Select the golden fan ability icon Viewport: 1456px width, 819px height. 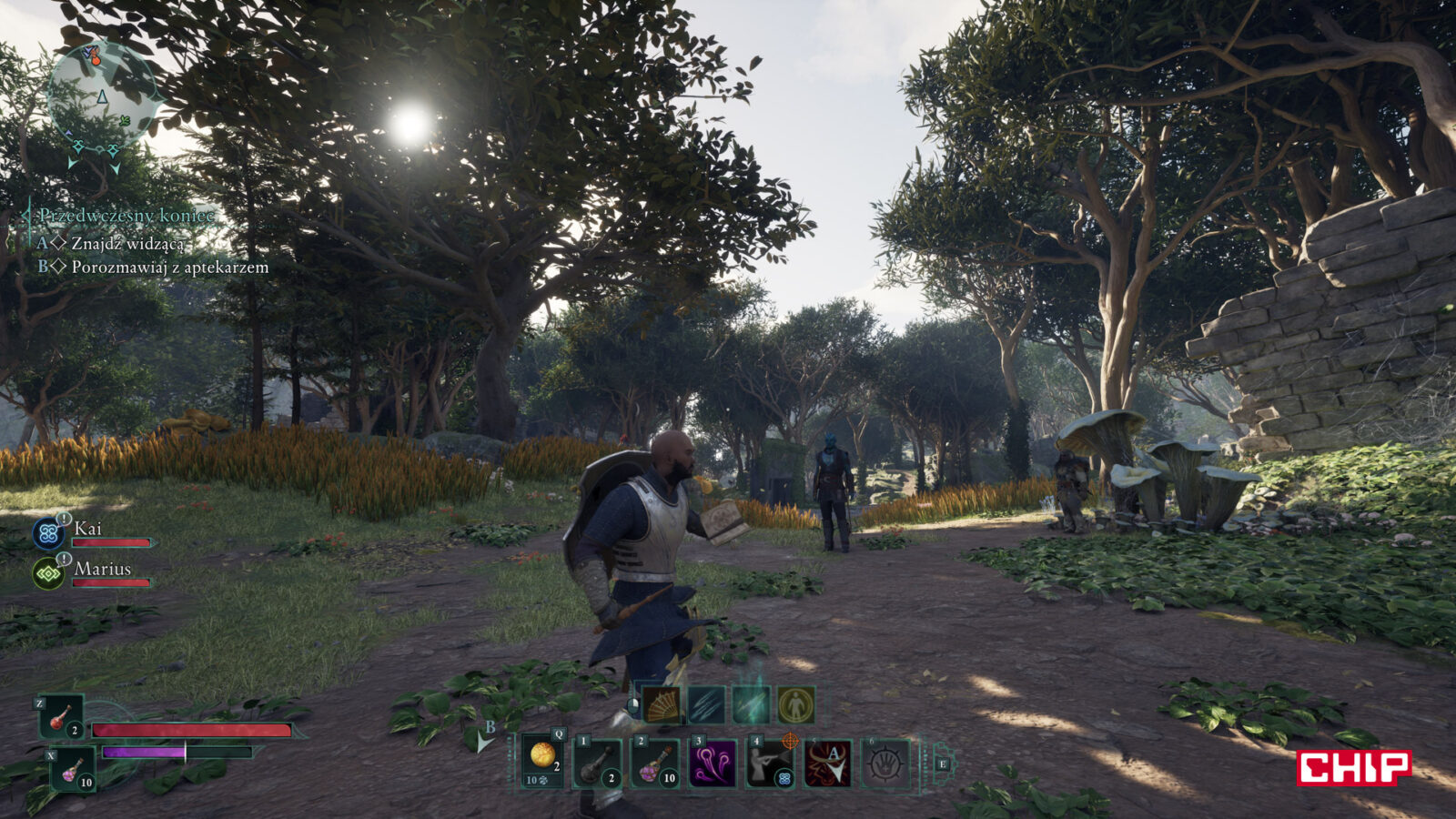662,705
